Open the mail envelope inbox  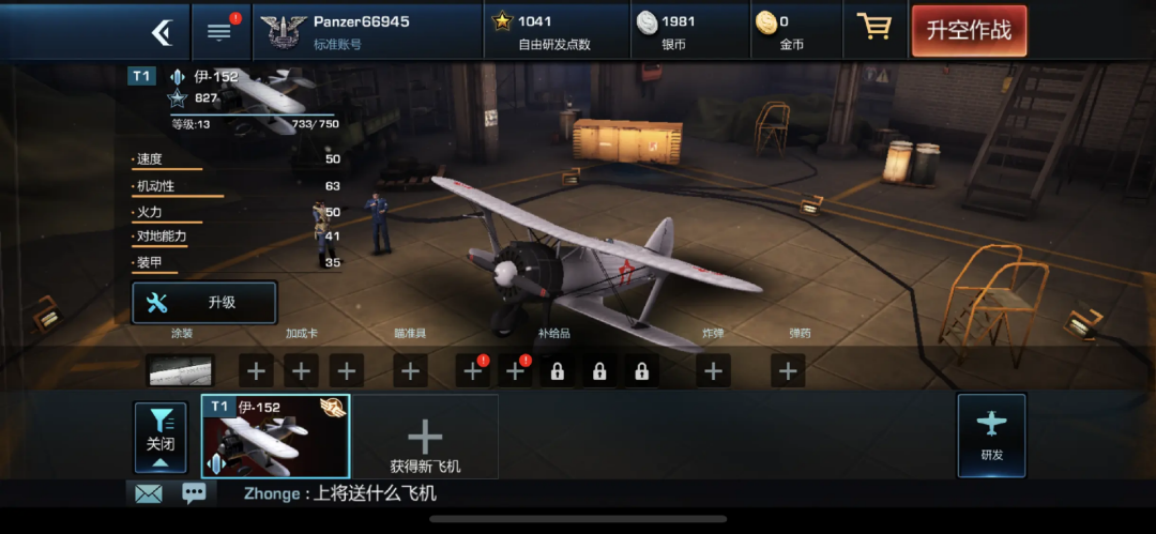(x=148, y=493)
